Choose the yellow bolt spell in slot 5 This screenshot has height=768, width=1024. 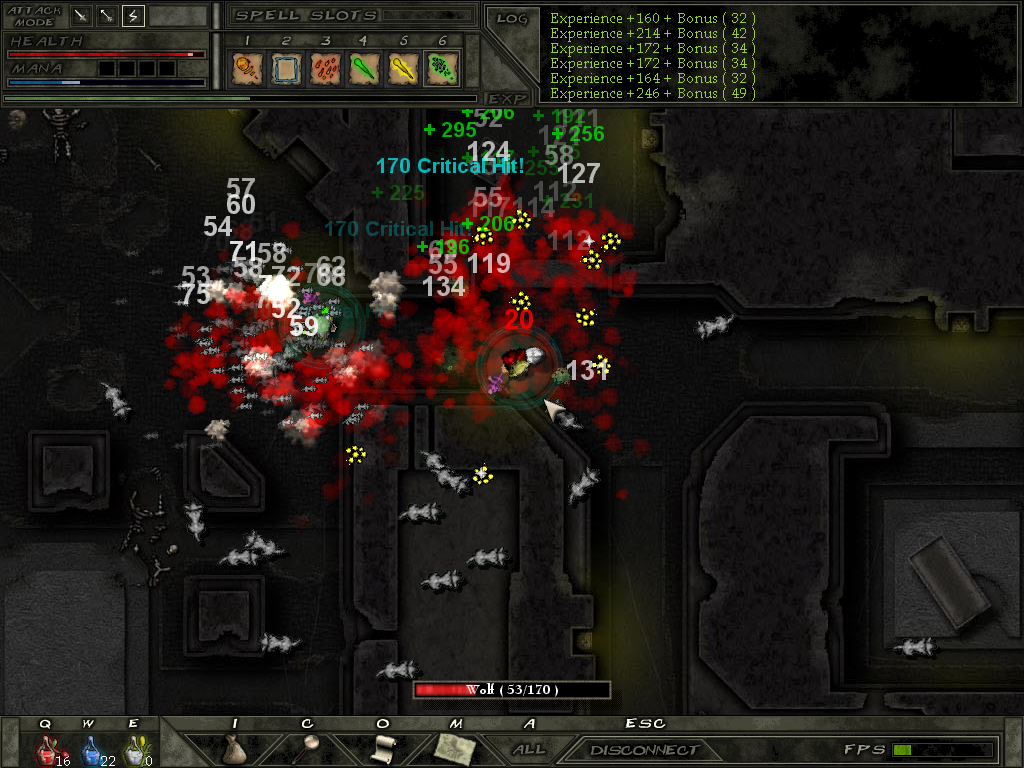tap(402, 68)
